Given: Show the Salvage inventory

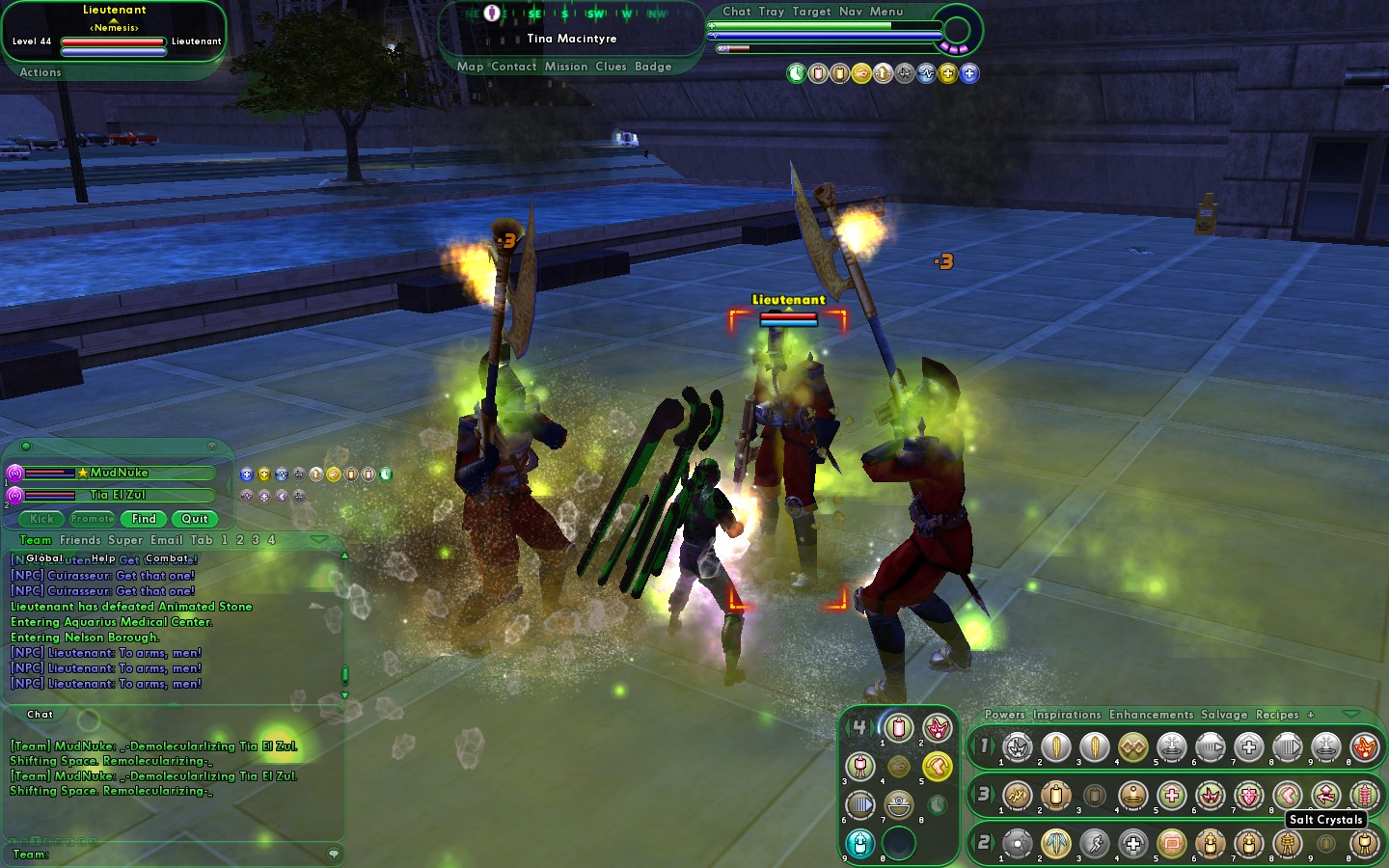Looking at the screenshot, I should pyautogui.click(x=1224, y=715).
